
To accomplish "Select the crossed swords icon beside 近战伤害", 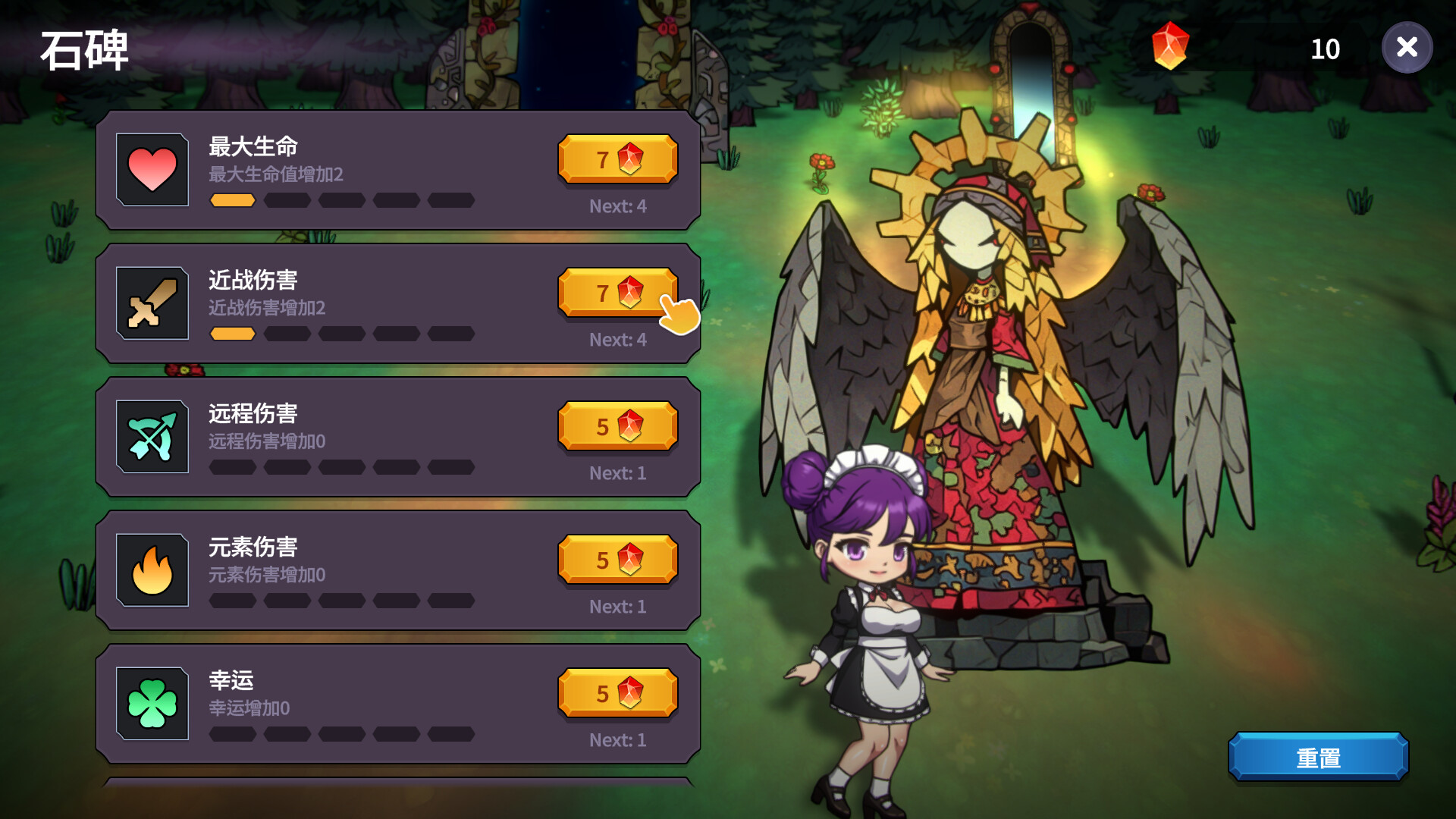I will point(152,303).
